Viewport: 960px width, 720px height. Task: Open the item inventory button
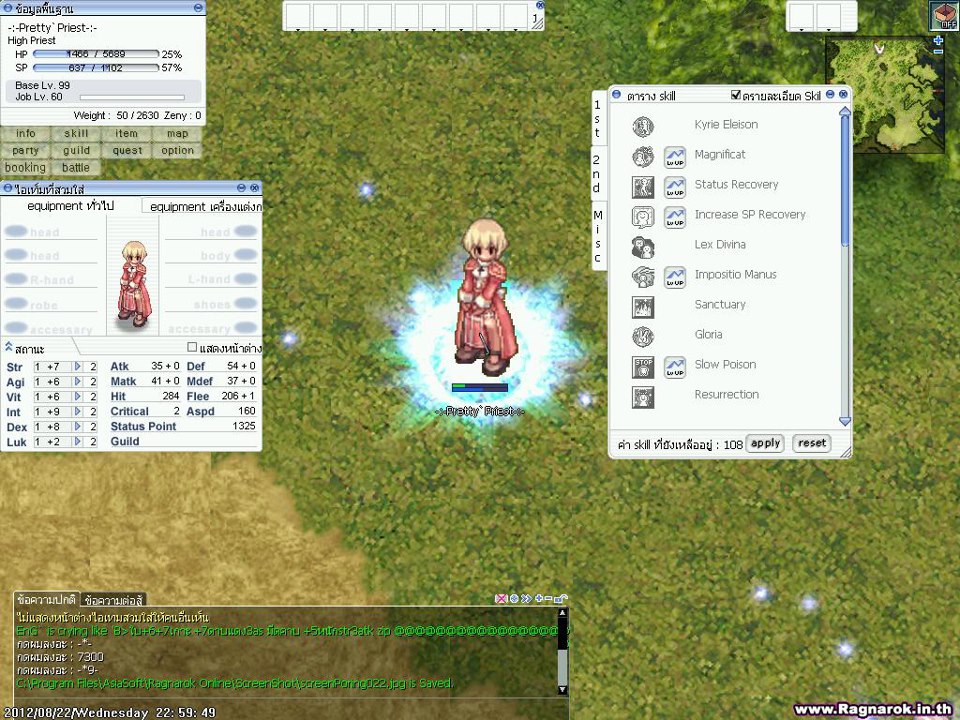tap(127, 134)
